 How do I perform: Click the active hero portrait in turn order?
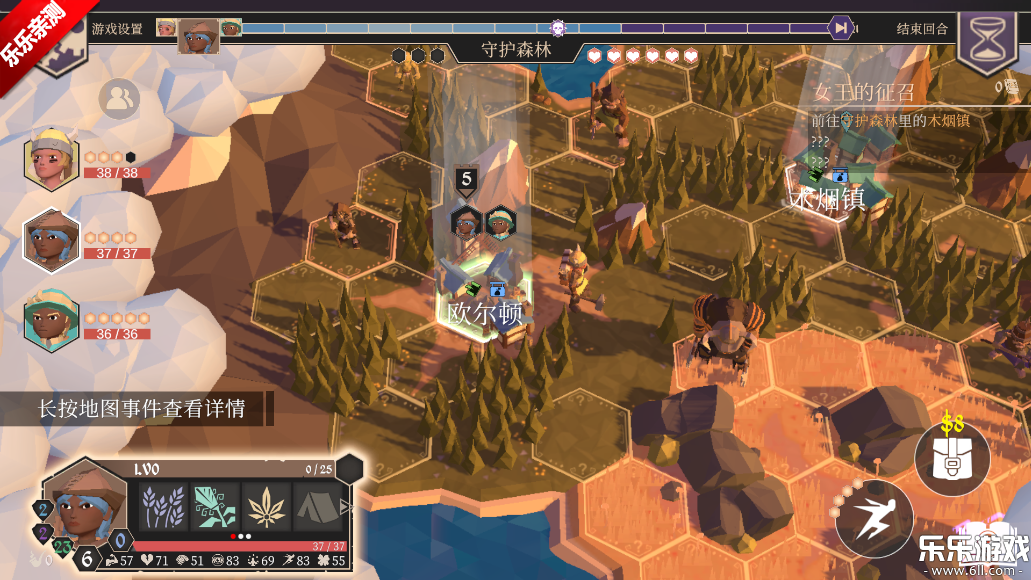pyautogui.click(x=198, y=36)
